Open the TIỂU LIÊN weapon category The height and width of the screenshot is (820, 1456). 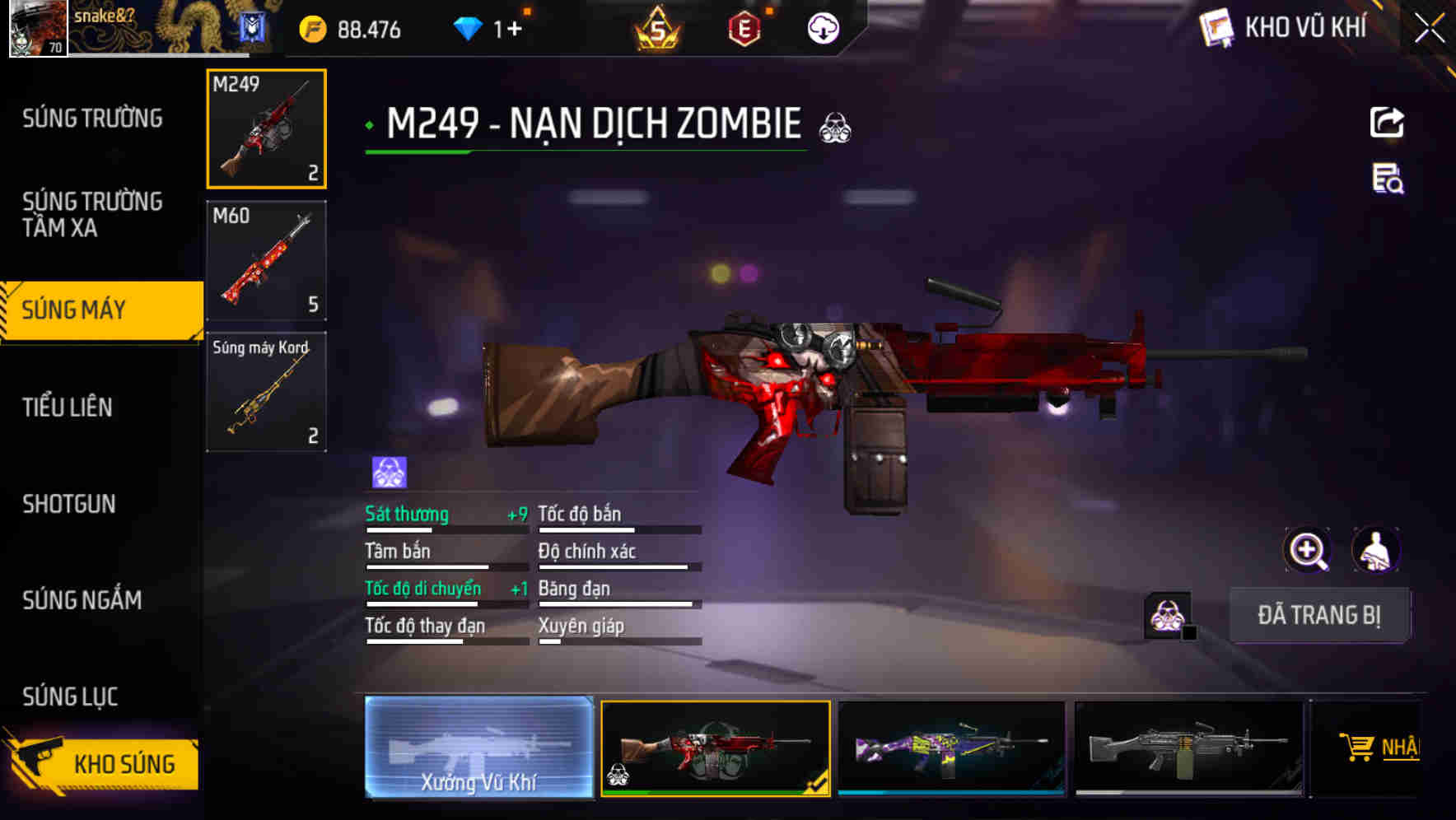pyautogui.click(x=69, y=407)
